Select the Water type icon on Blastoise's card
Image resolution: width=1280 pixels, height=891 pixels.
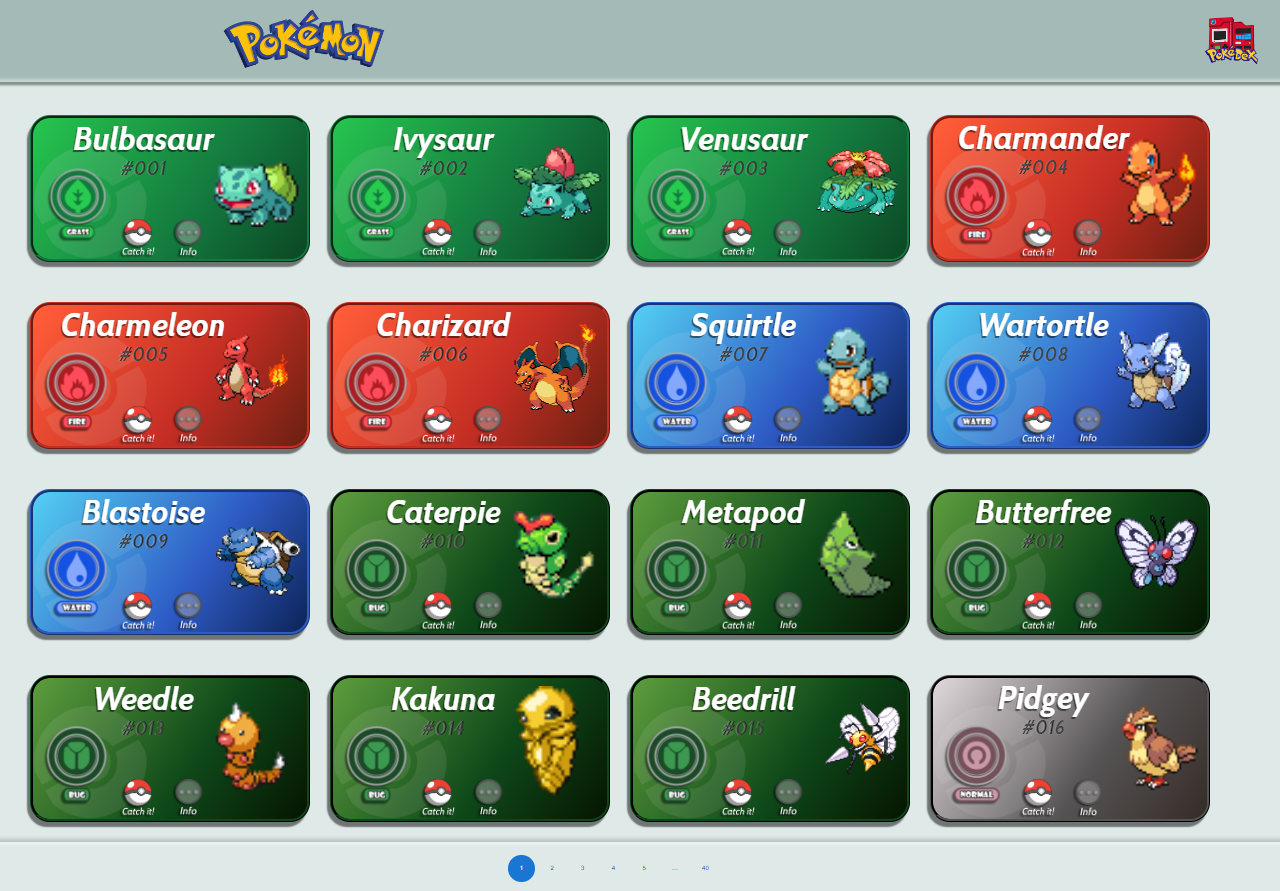[78, 569]
